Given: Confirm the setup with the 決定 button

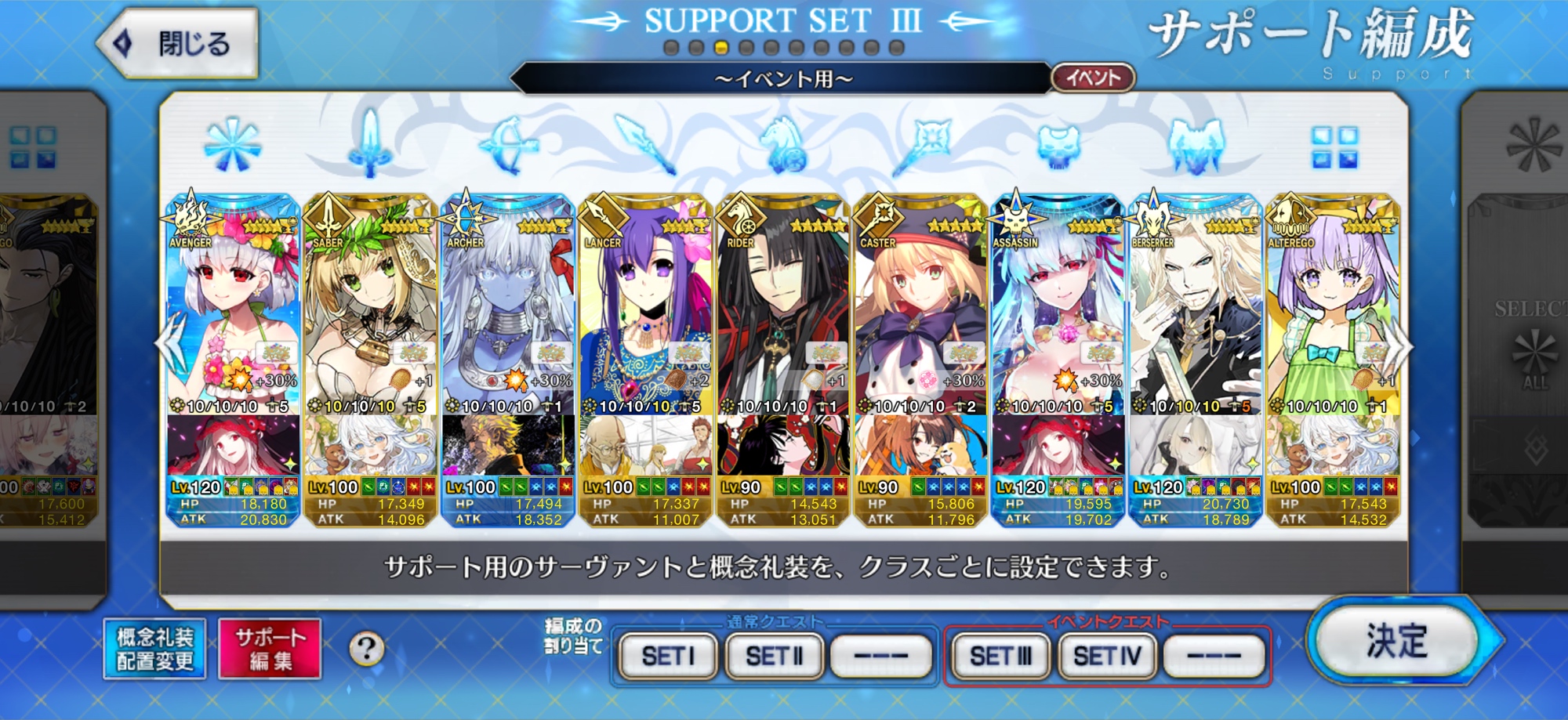Looking at the screenshot, I should (x=1396, y=642).
